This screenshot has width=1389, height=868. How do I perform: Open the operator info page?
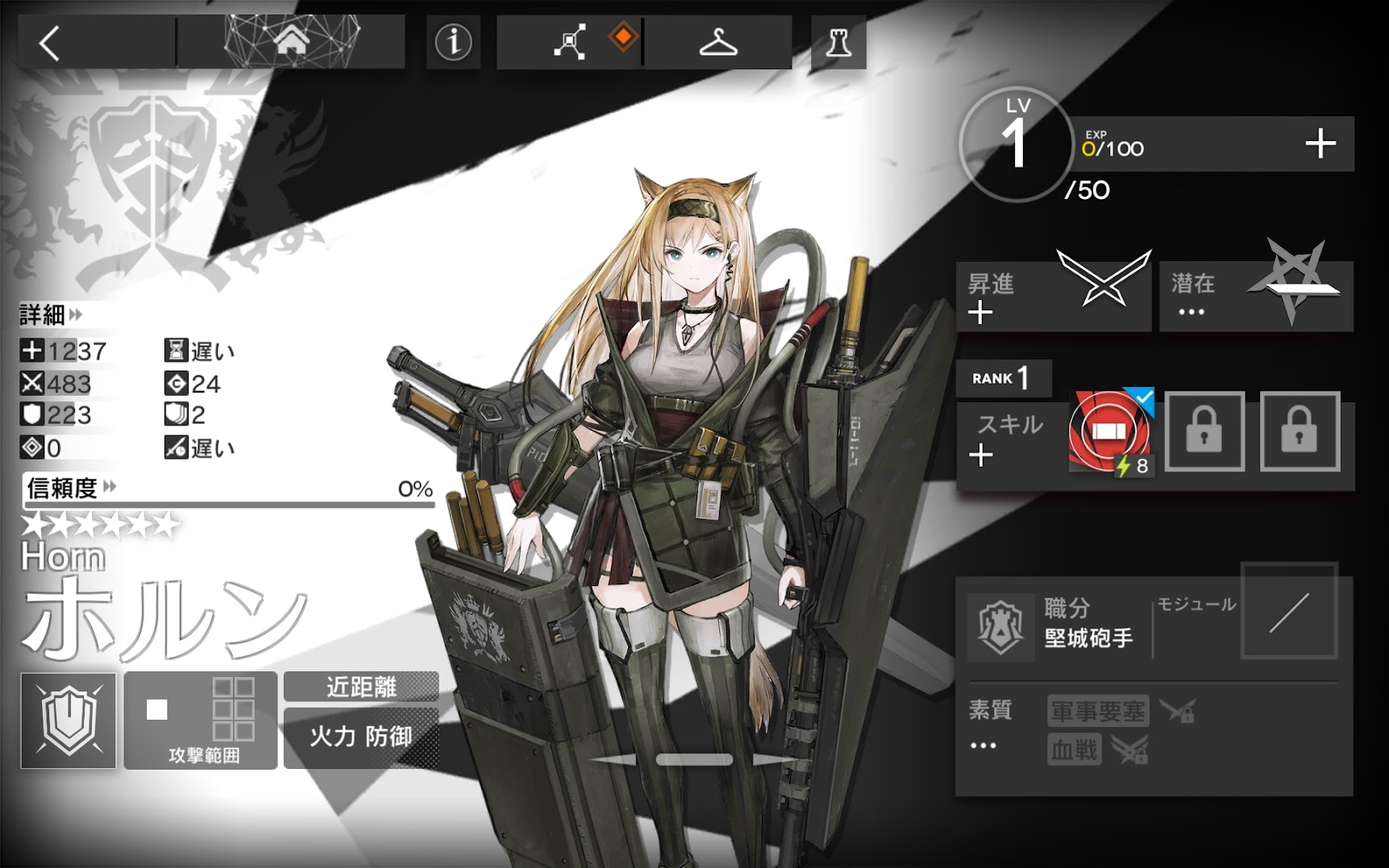453,42
